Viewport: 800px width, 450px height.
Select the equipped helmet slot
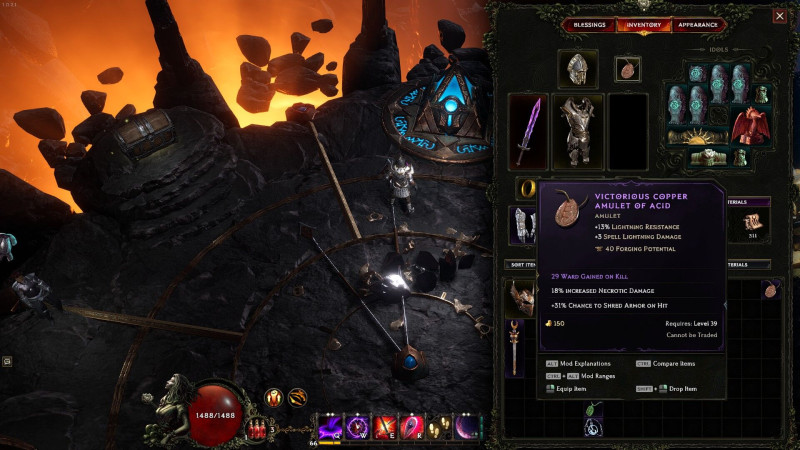pyautogui.click(x=575, y=69)
